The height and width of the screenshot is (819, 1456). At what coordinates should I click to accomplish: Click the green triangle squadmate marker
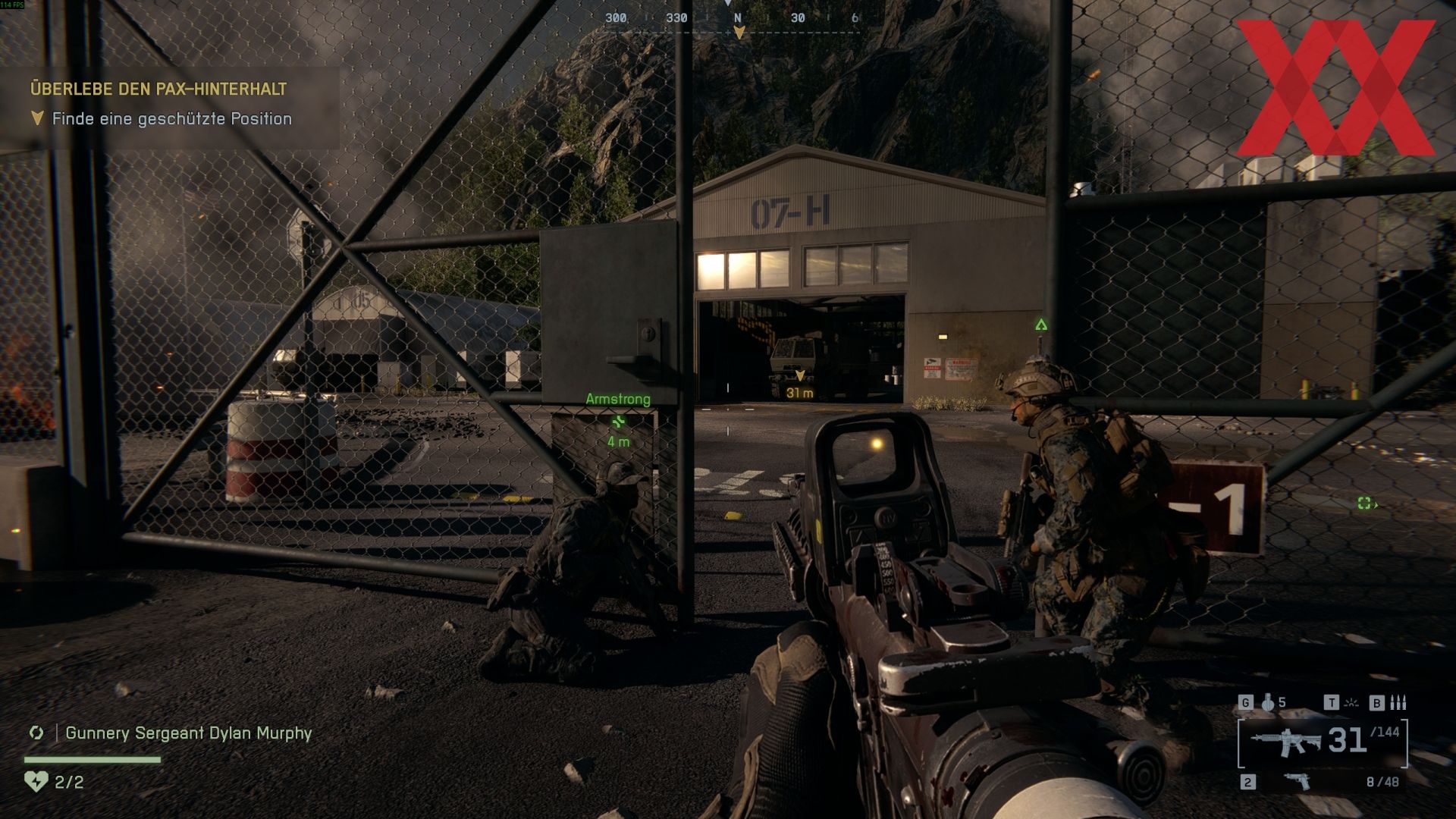pyautogui.click(x=1041, y=325)
